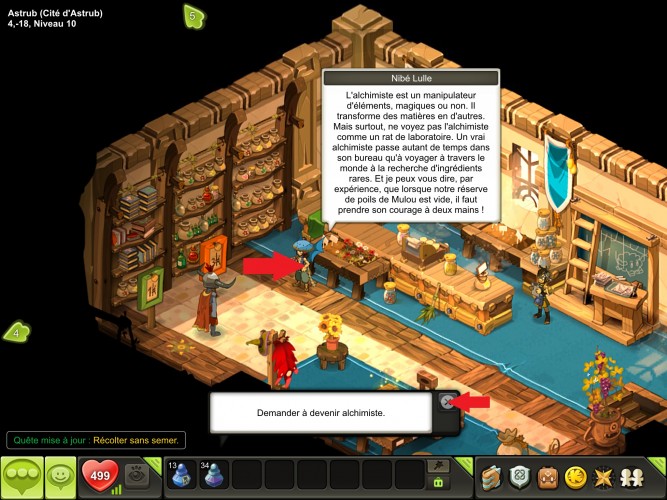The image size is (667, 500).
Task: Open the shield emblem menu icon
Action: pyautogui.click(x=519, y=477)
